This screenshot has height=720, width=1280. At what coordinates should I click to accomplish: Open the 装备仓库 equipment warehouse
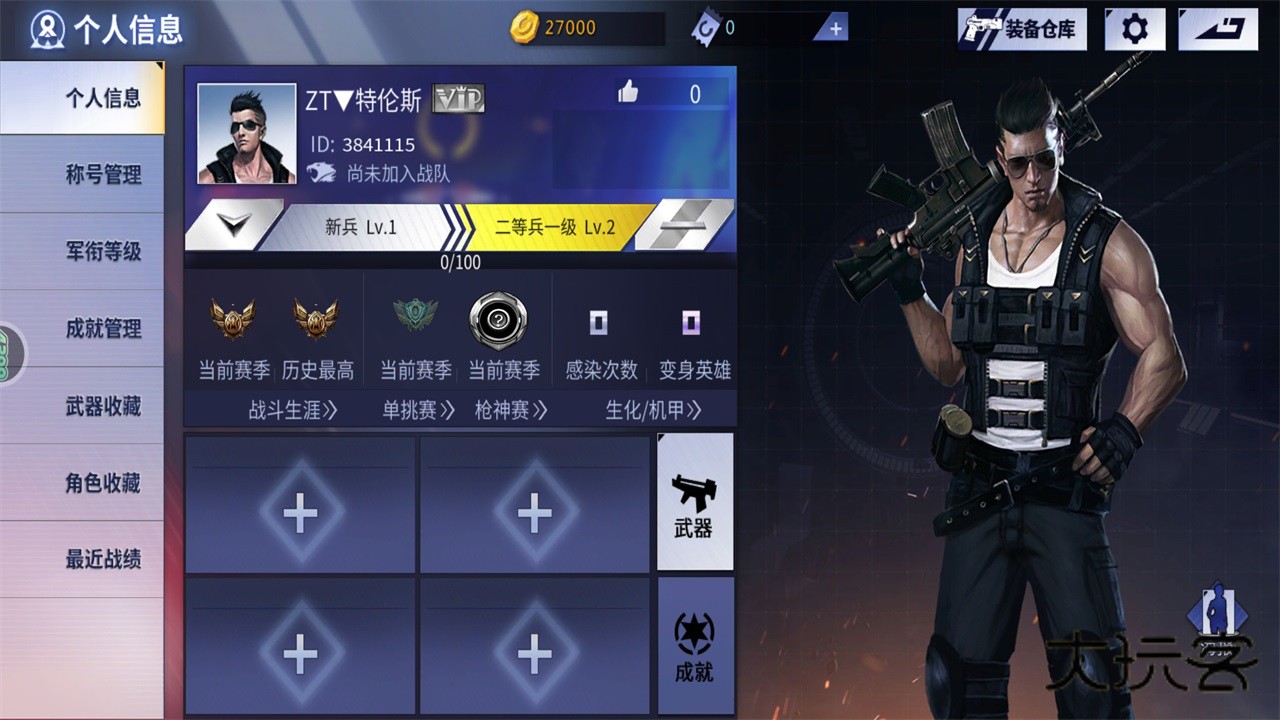(x=1022, y=29)
